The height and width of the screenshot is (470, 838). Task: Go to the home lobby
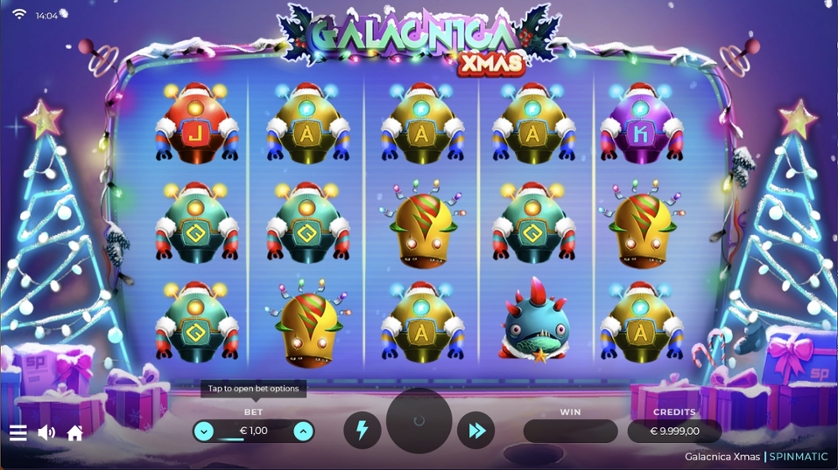[75, 433]
